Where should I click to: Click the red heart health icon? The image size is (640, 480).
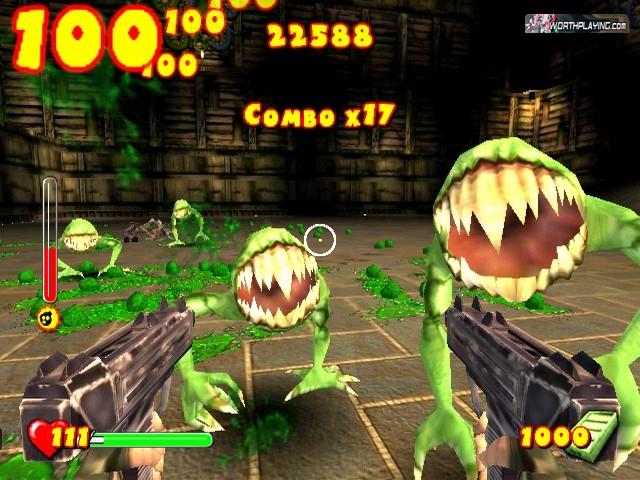[43, 436]
